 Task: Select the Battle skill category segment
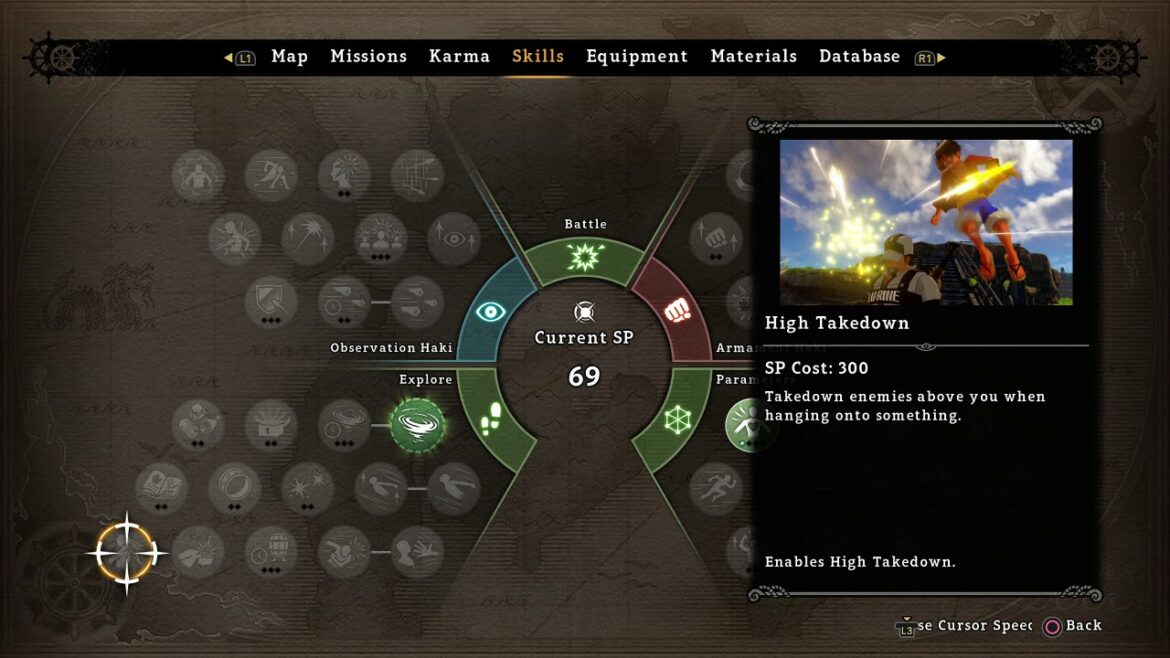coord(585,258)
